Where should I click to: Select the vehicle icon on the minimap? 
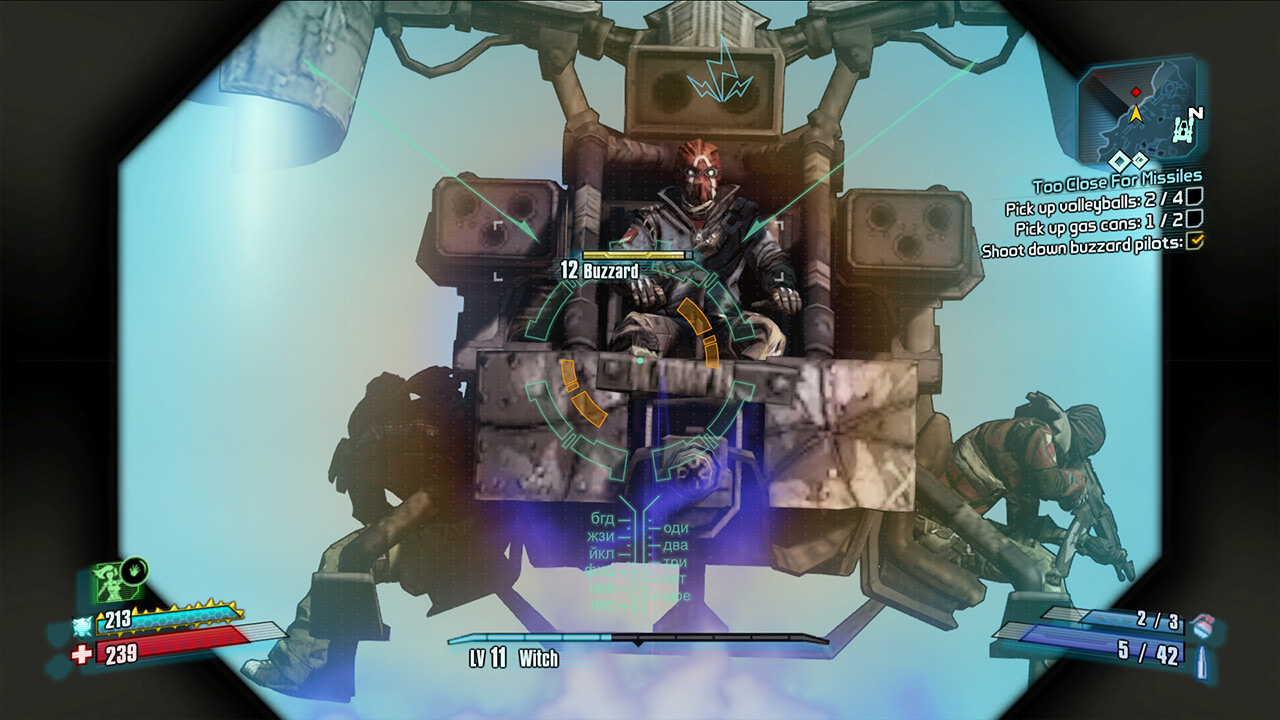tap(1184, 130)
